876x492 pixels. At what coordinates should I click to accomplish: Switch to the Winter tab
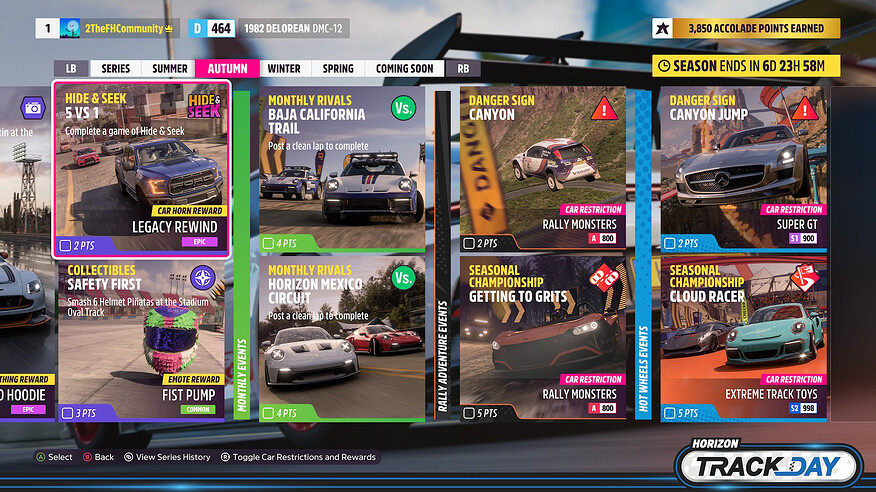[284, 69]
